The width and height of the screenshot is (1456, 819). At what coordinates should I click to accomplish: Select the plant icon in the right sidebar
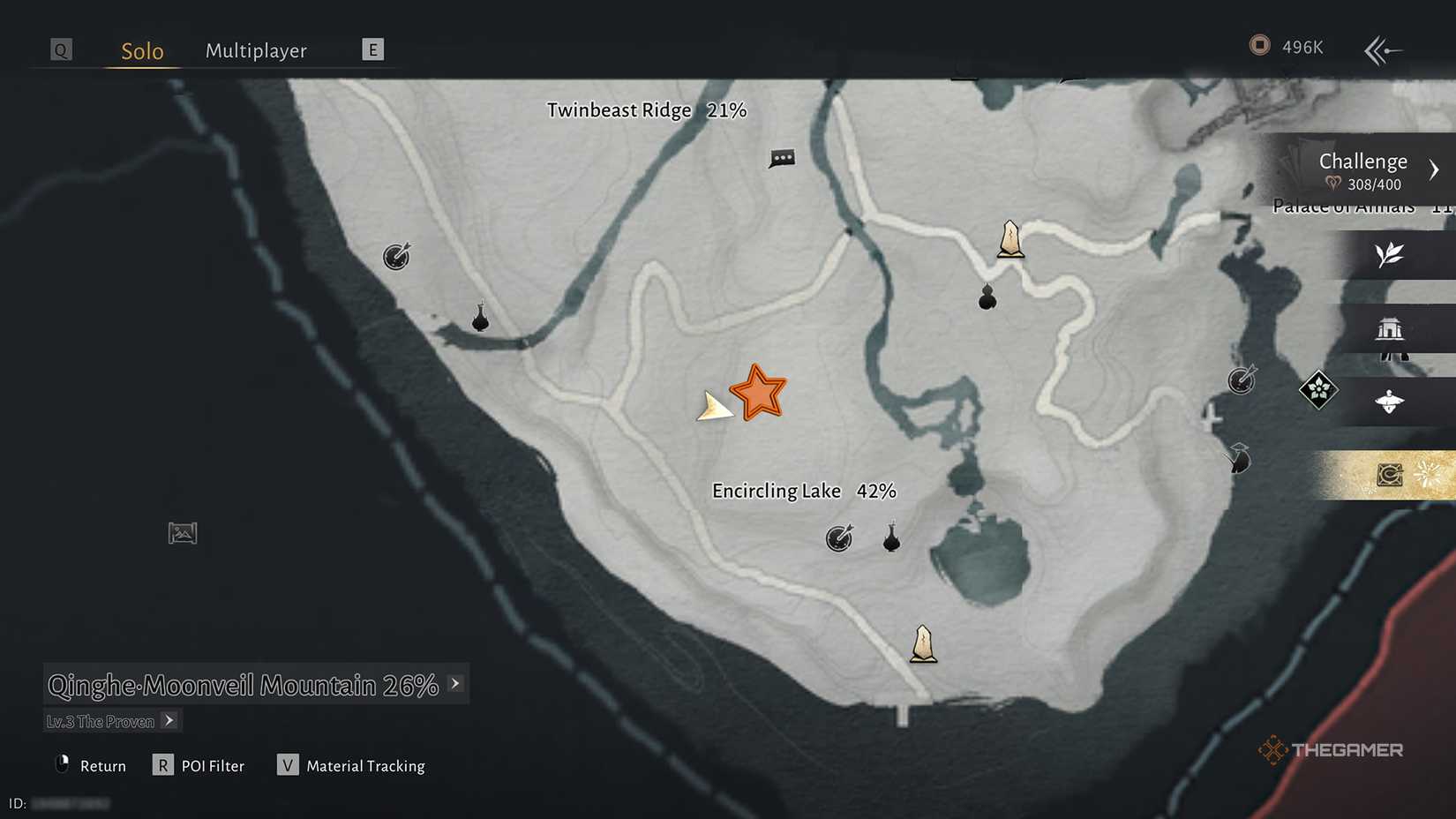click(x=1391, y=256)
